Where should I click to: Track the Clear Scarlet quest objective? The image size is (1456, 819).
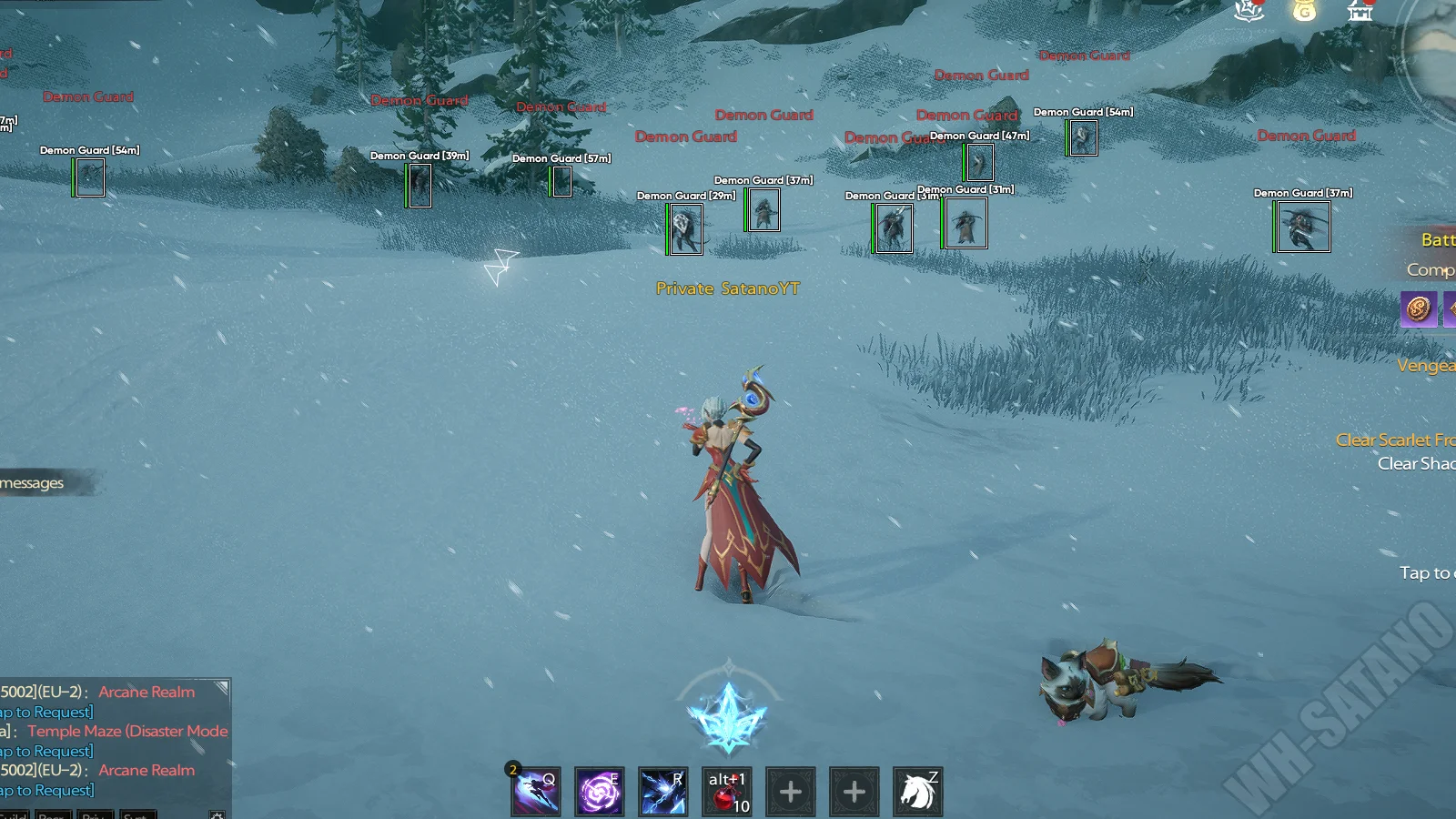(x=1395, y=440)
